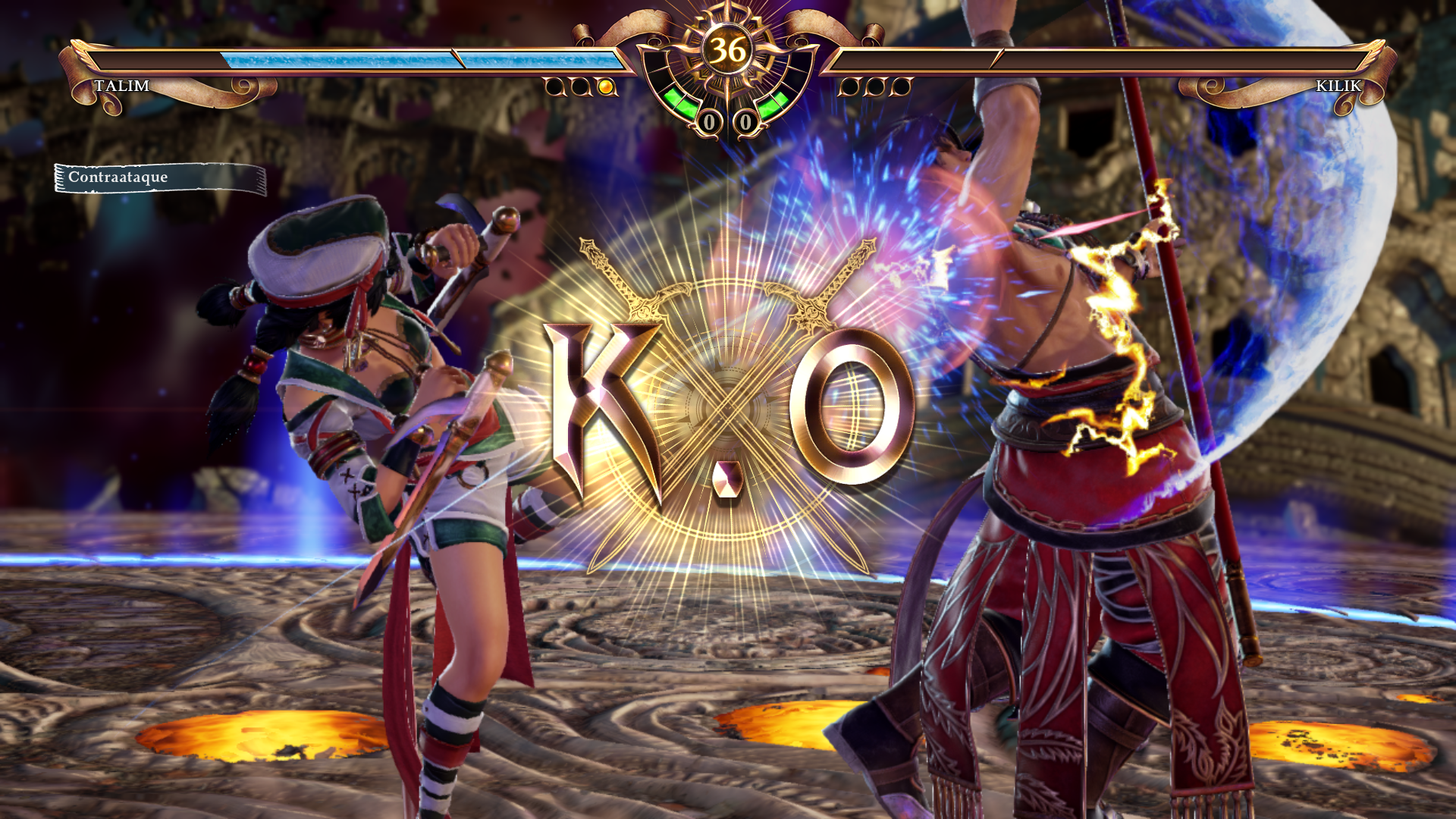Screen dimensions: 1456x819
Task: Click Talim's filled yellow round counter orb
Action: click(604, 86)
